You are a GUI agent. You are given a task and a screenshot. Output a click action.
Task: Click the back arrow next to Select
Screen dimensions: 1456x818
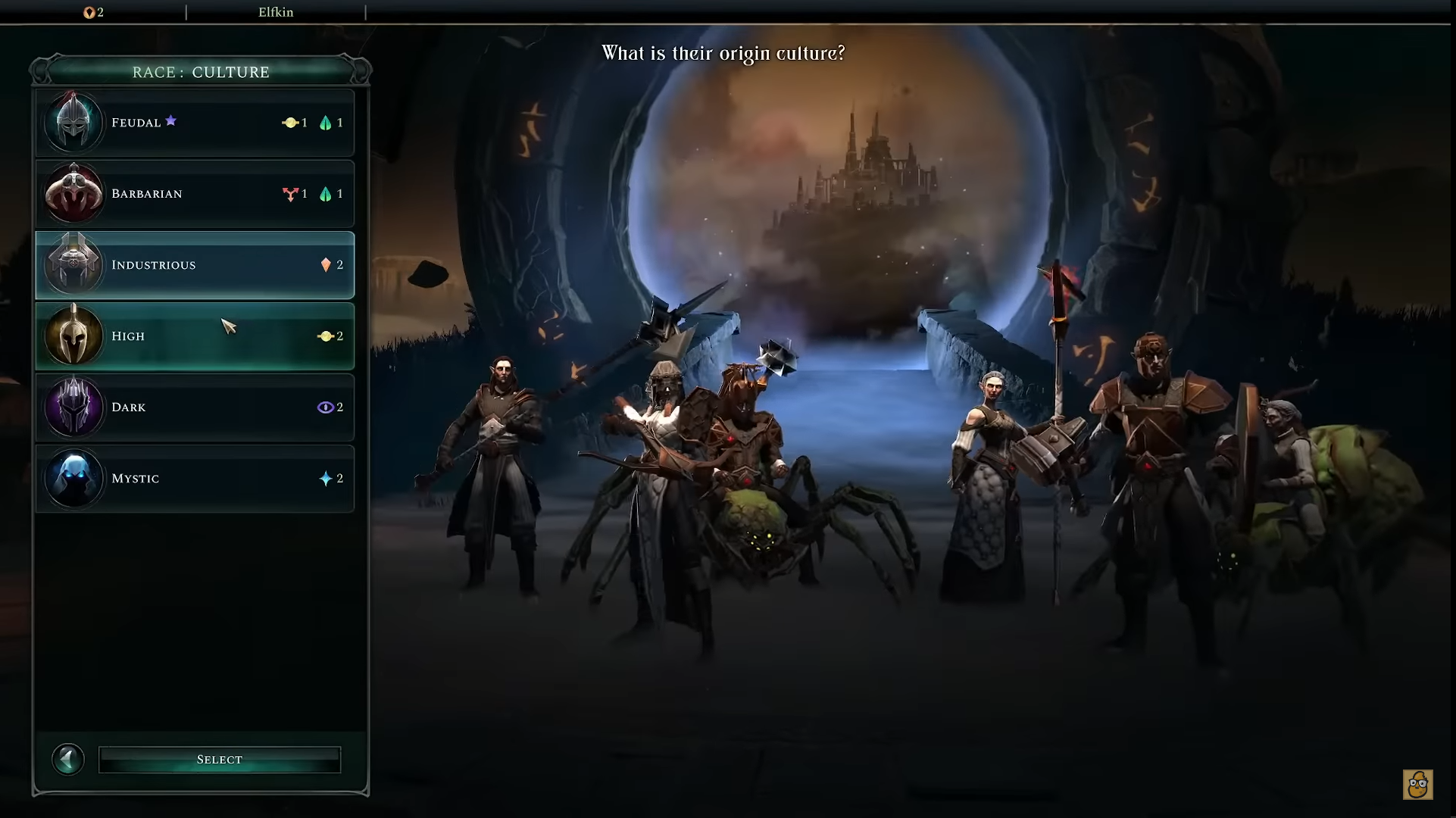pyautogui.click(x=68, y=759)
